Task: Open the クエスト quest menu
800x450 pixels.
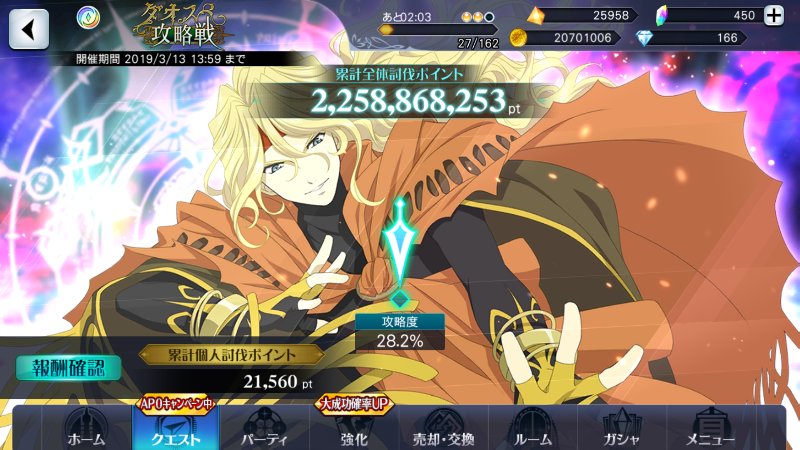Action: click(x=176, y=428)
